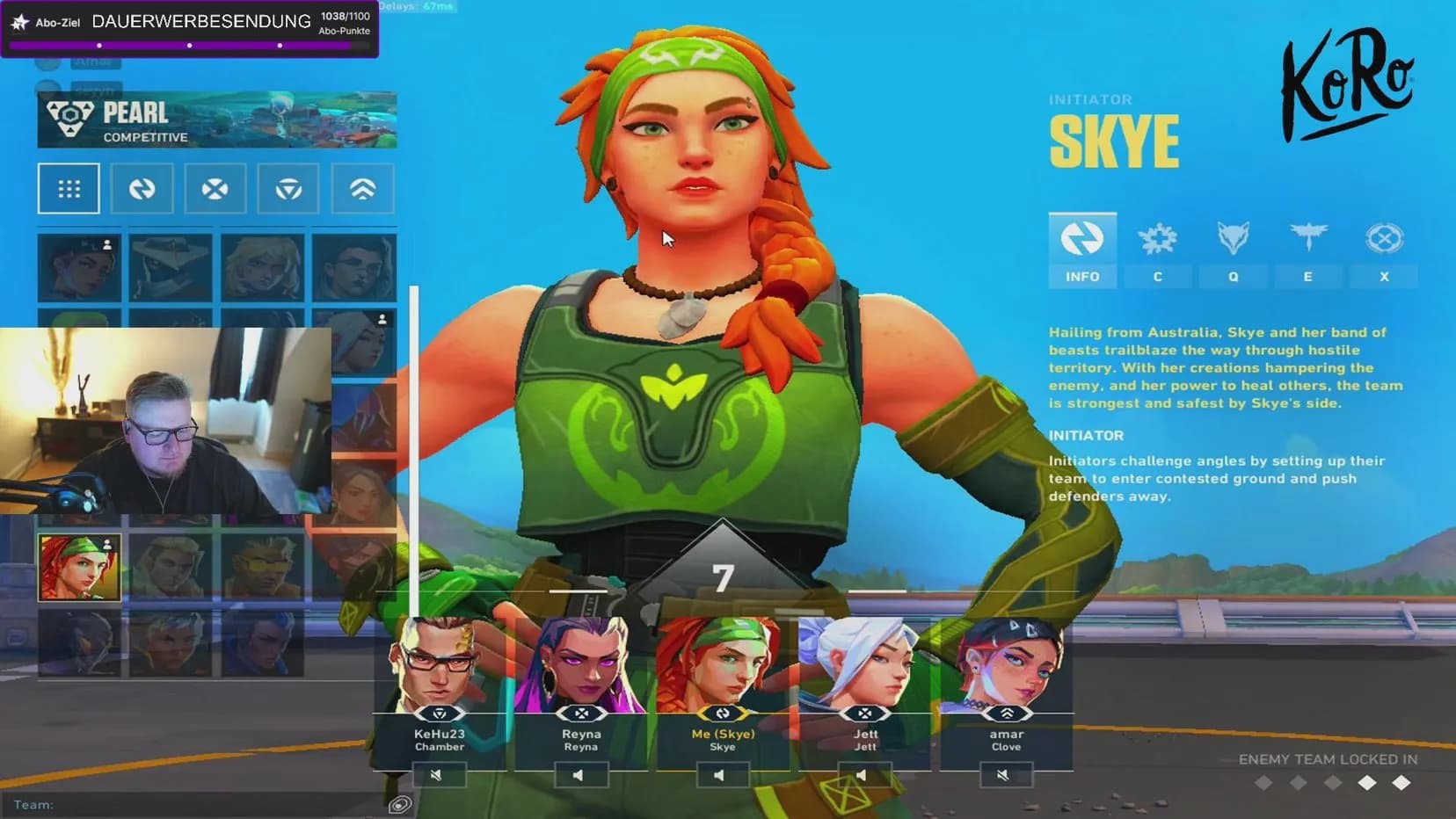Screen dimensions: 1456x819
Task: Filter agents by the Initiator role
Action: click(x=142, y=188)
